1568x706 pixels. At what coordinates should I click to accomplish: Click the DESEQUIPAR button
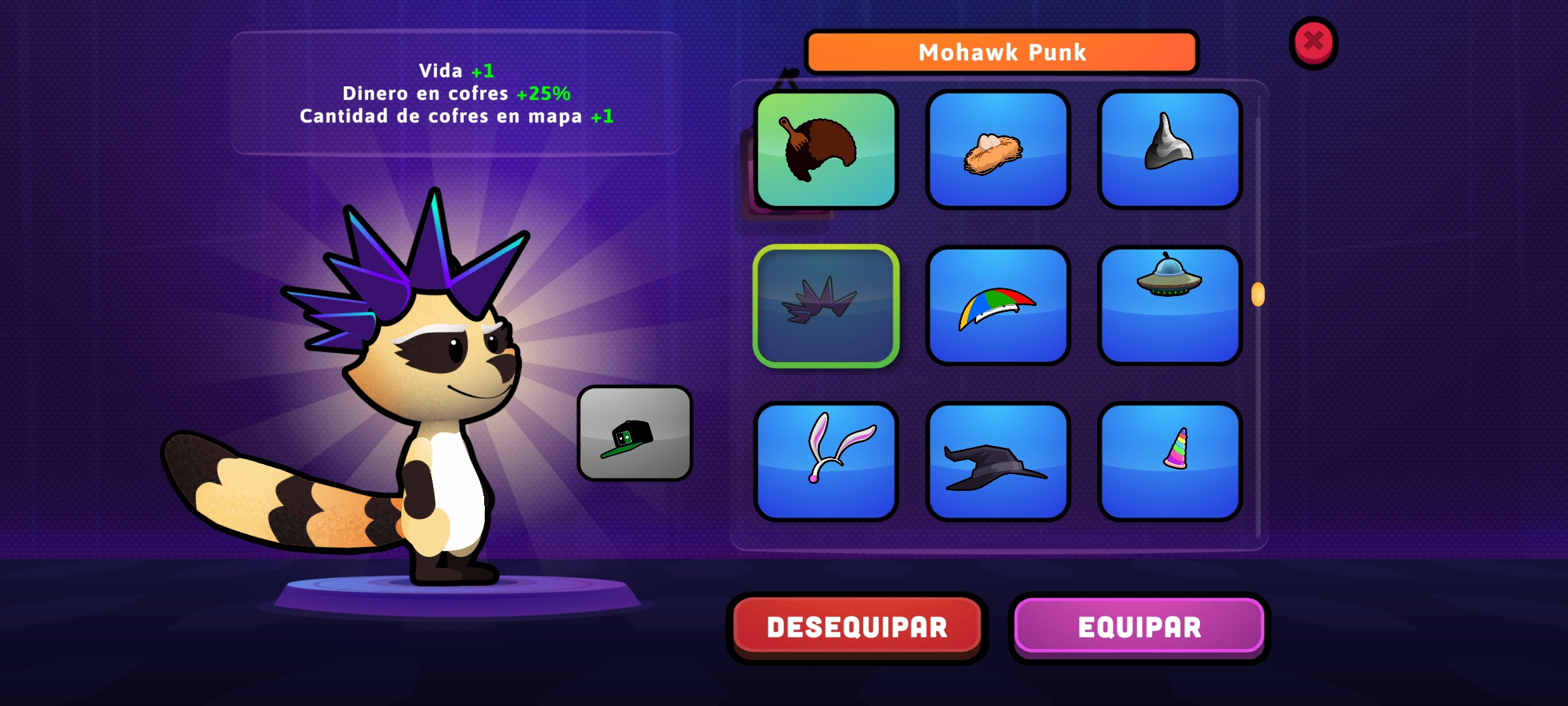click(857, 627)
